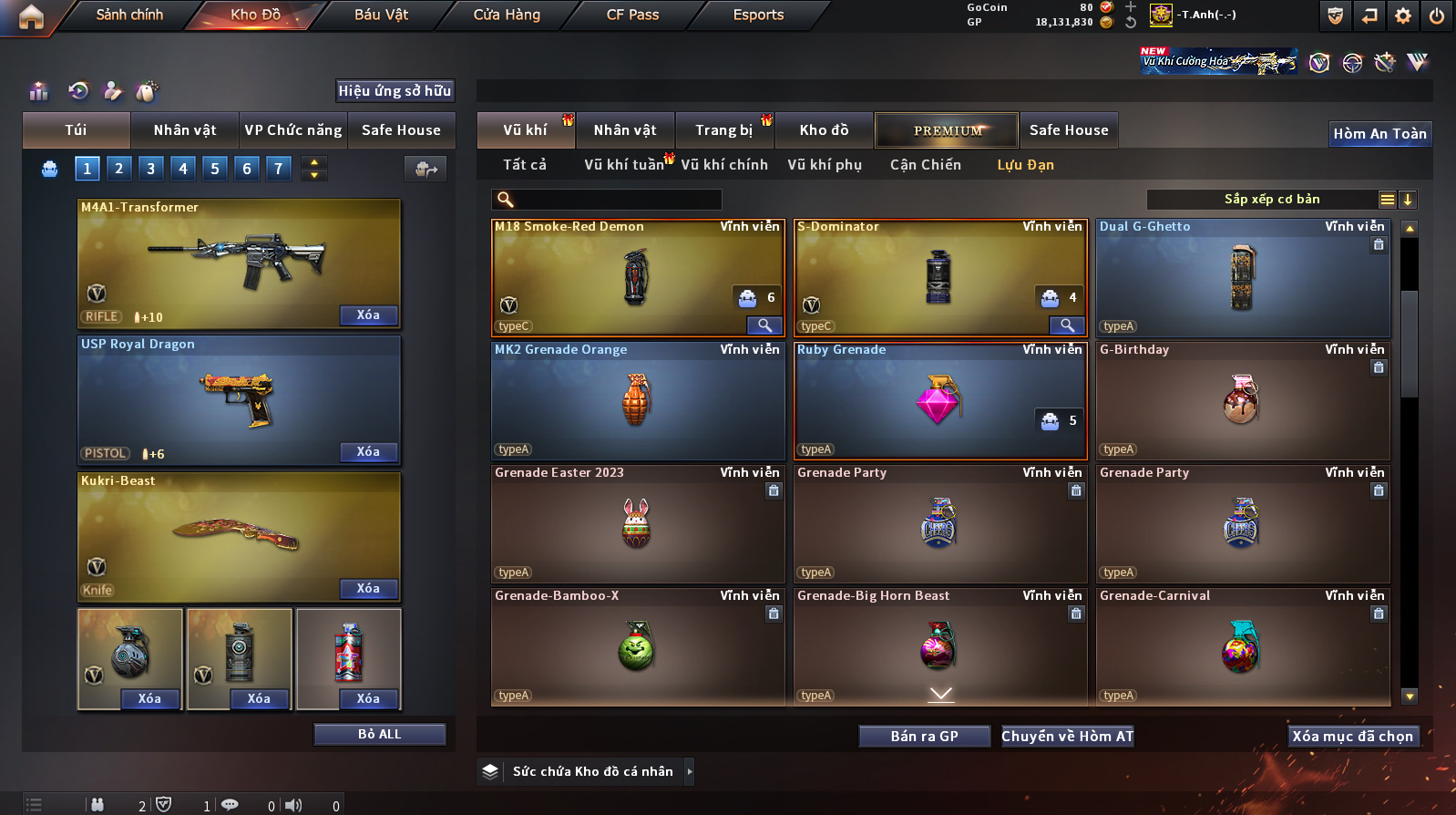The height and width of the screenshot is (815, 1456).
Task: Sell selected item with Bán ra GP
Action: pyautogui.click(x=924, y=737)
